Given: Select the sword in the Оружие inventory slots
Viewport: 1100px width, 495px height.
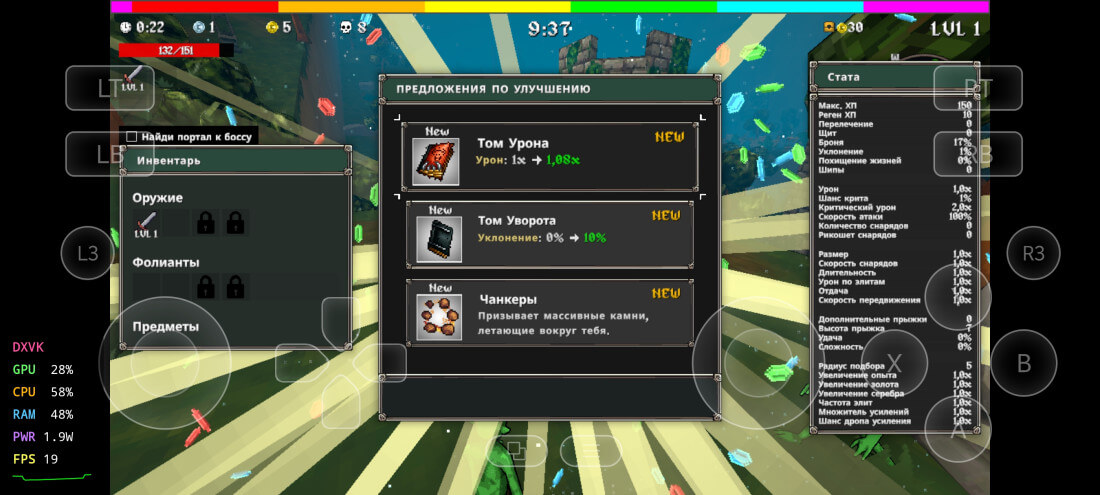Looking at the screenshot, I should (x=147, y=223).
